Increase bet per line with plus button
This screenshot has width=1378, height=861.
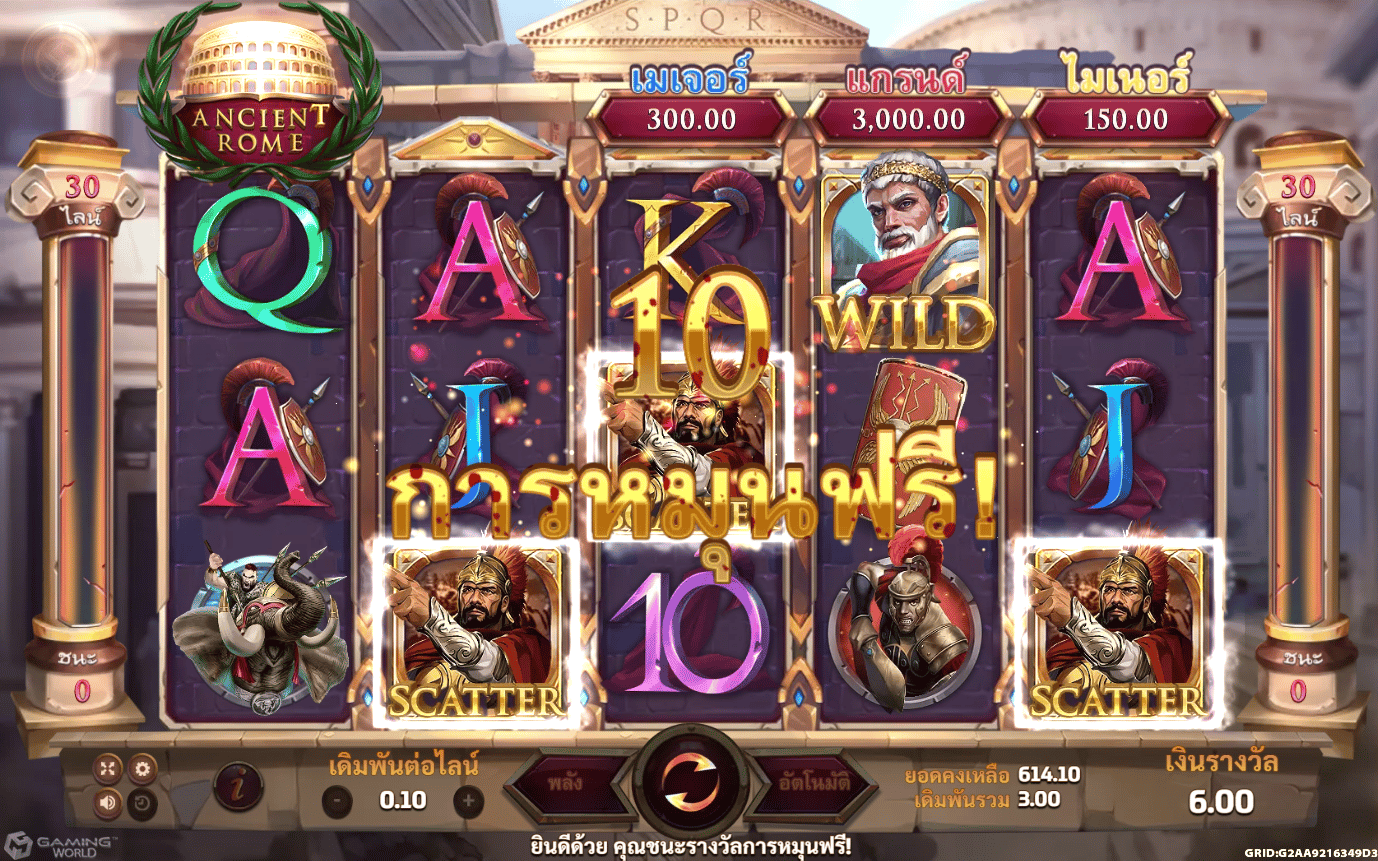(x=468, y=800)
